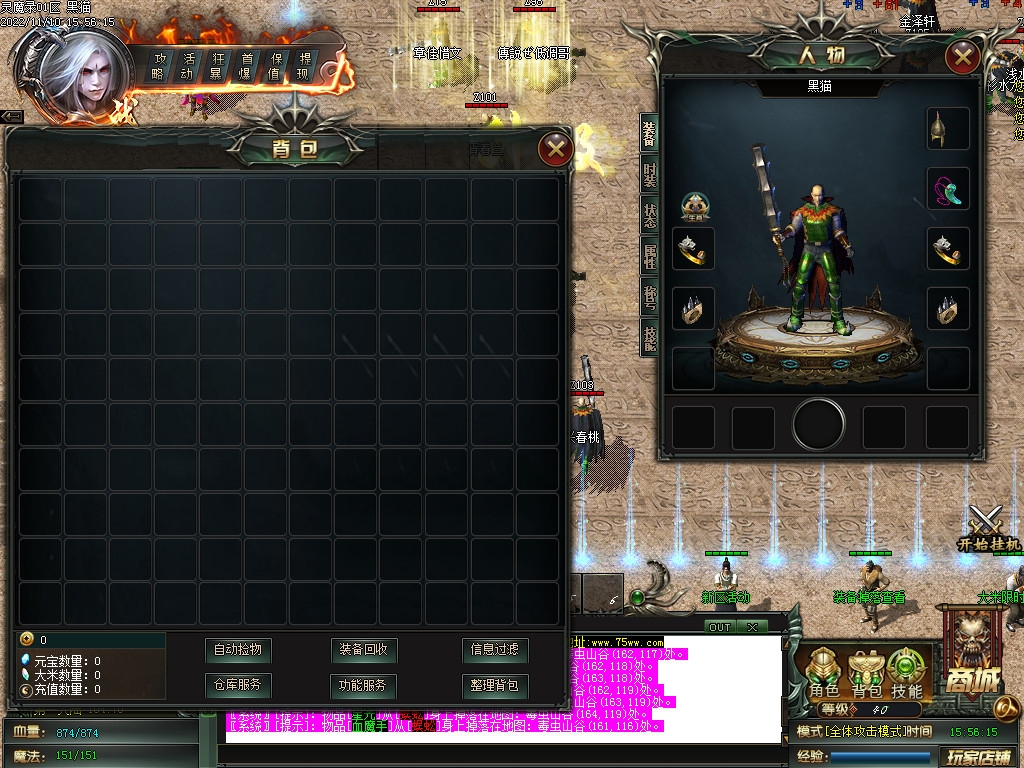Start auto-combat with 开始挂机
1024x768 pixels.
coord(988,530)
